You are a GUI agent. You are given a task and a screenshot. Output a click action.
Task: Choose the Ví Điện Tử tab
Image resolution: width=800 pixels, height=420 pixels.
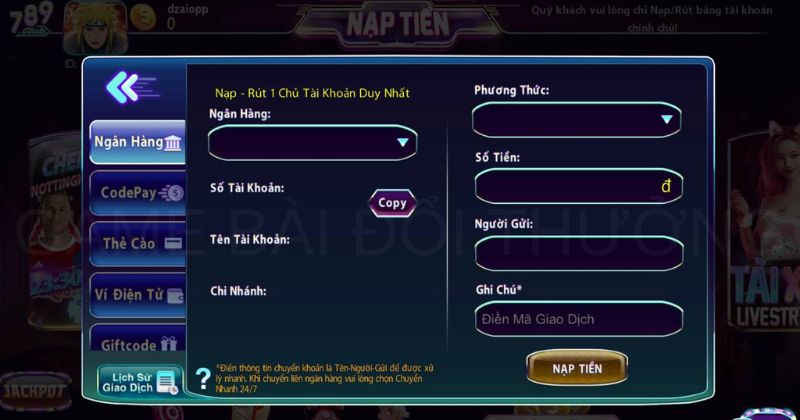coord(138,294)
